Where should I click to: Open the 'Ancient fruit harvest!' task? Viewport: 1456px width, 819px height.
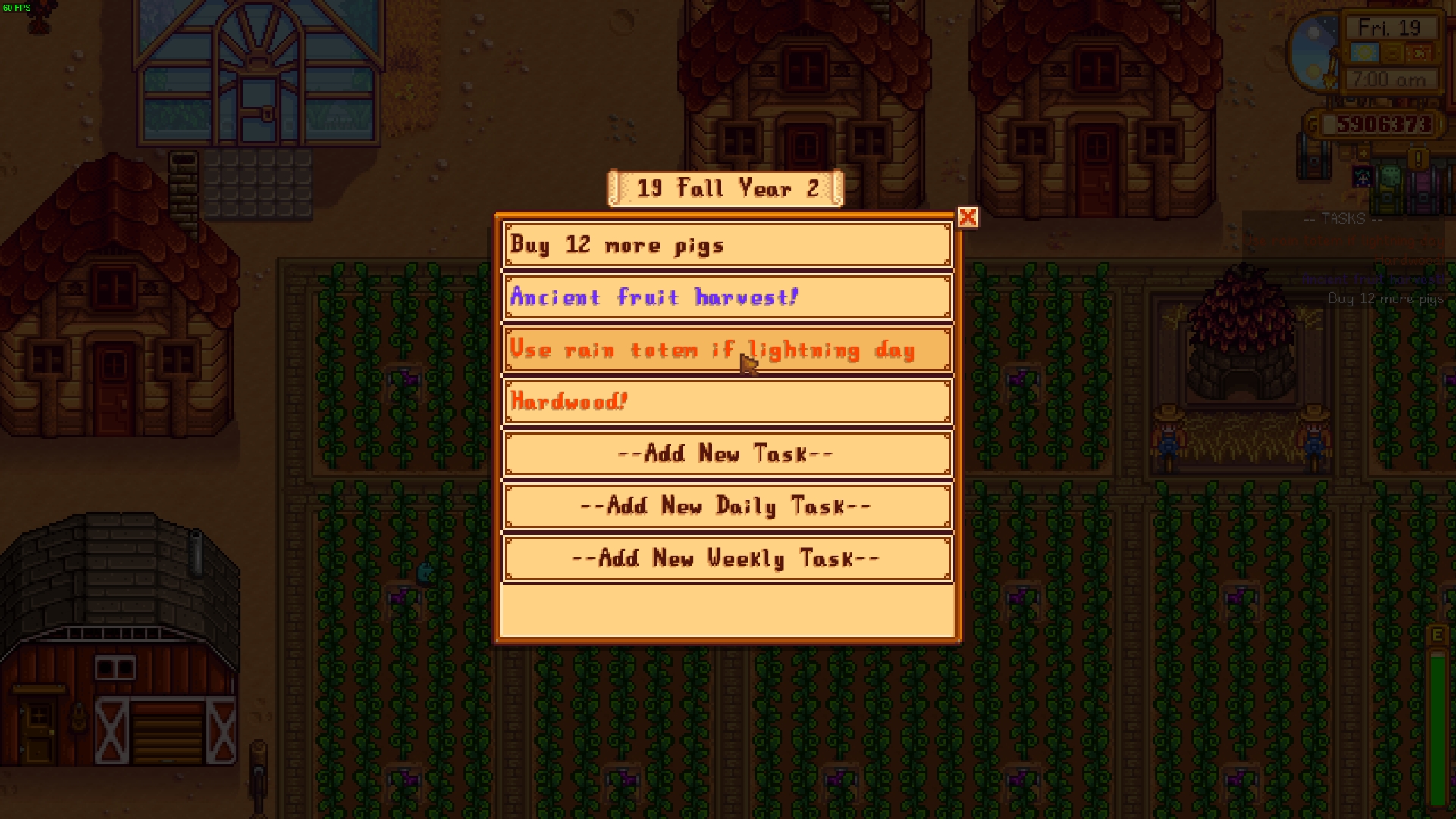coord(726,297)
